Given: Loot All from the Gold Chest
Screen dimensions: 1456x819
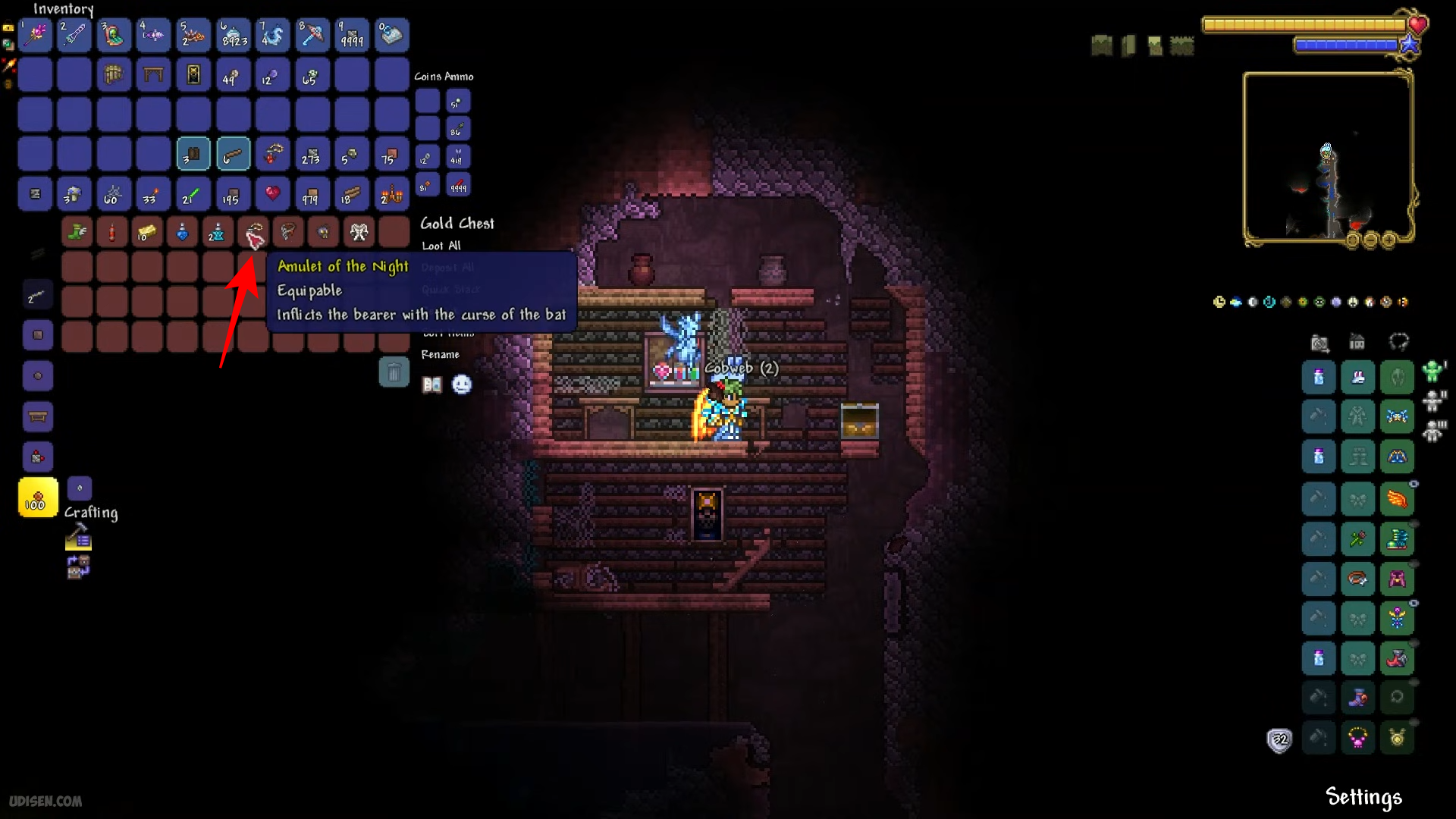Looking at the screenshot, I should 441,246.
